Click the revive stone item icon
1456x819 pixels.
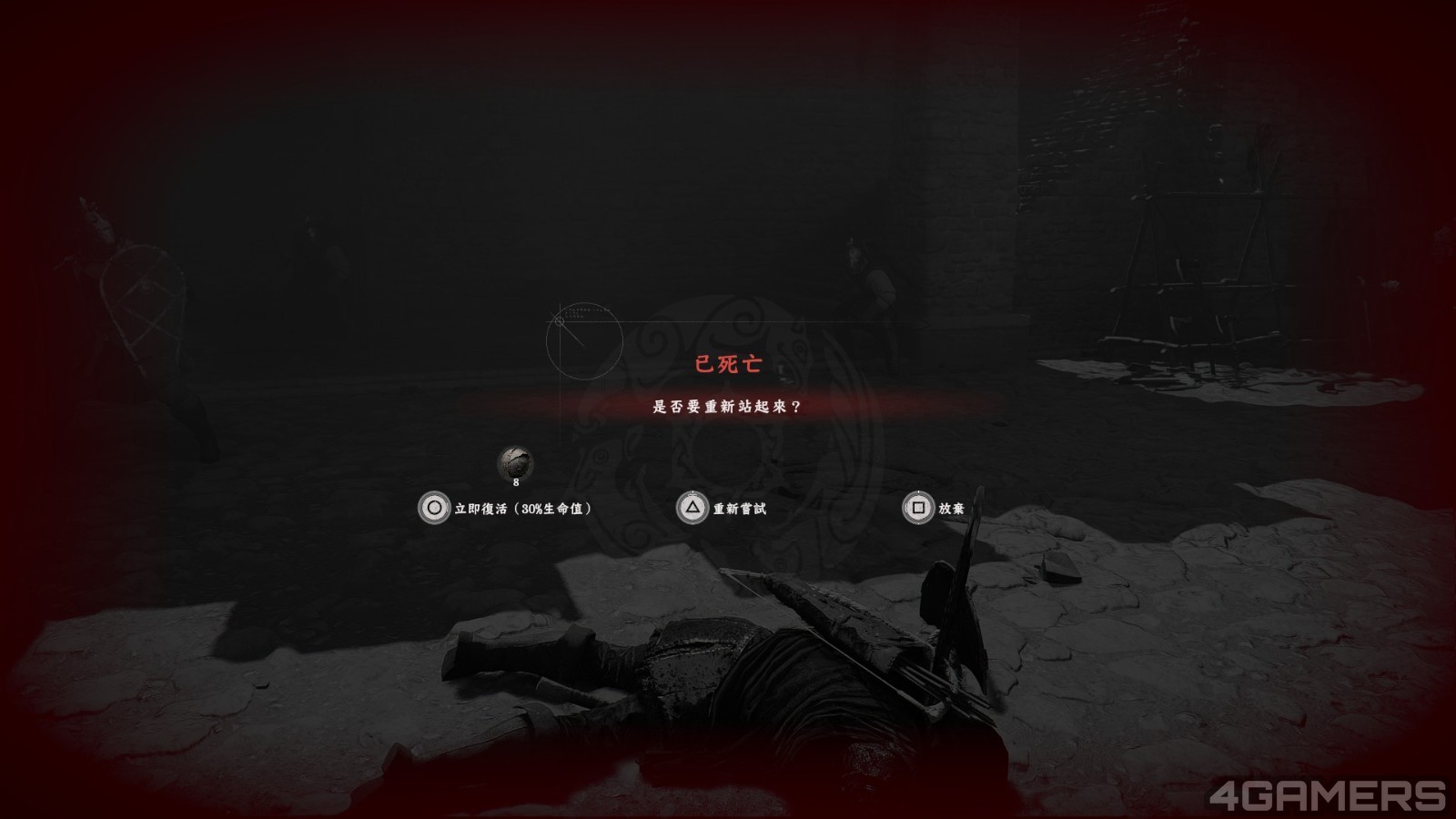tap(515, 462)
